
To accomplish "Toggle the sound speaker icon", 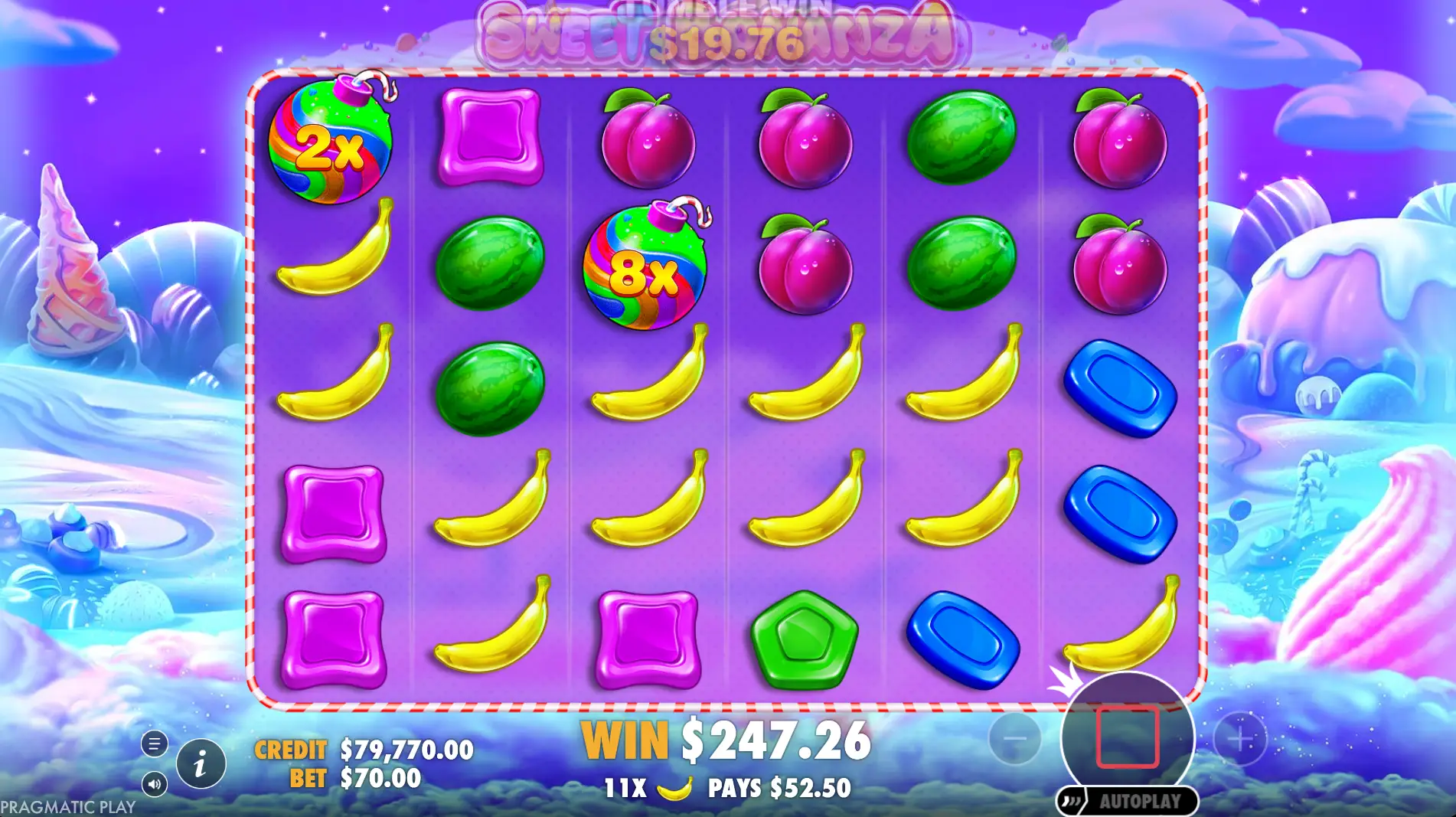I will tap(154, 783).
